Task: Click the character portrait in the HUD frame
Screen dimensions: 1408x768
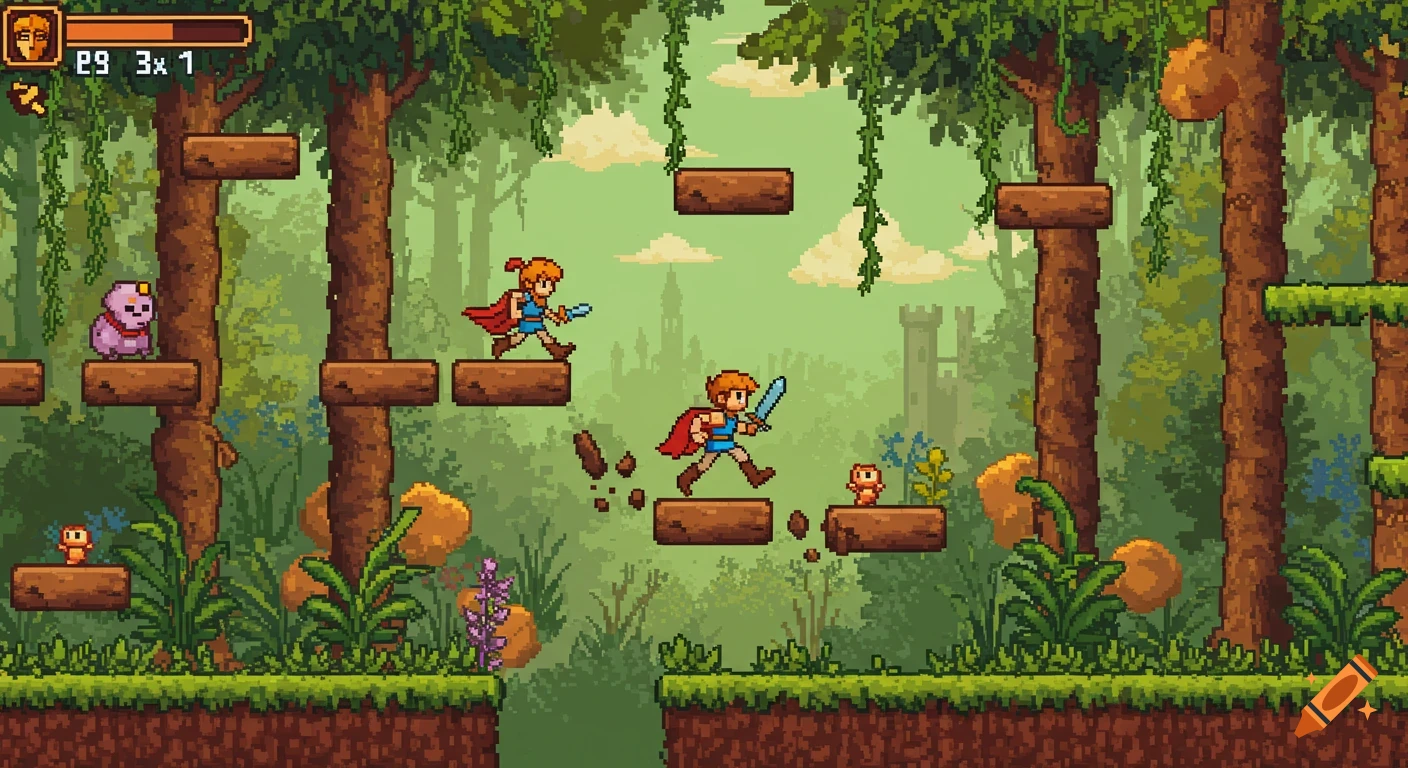Action: (x=33, y=38)
